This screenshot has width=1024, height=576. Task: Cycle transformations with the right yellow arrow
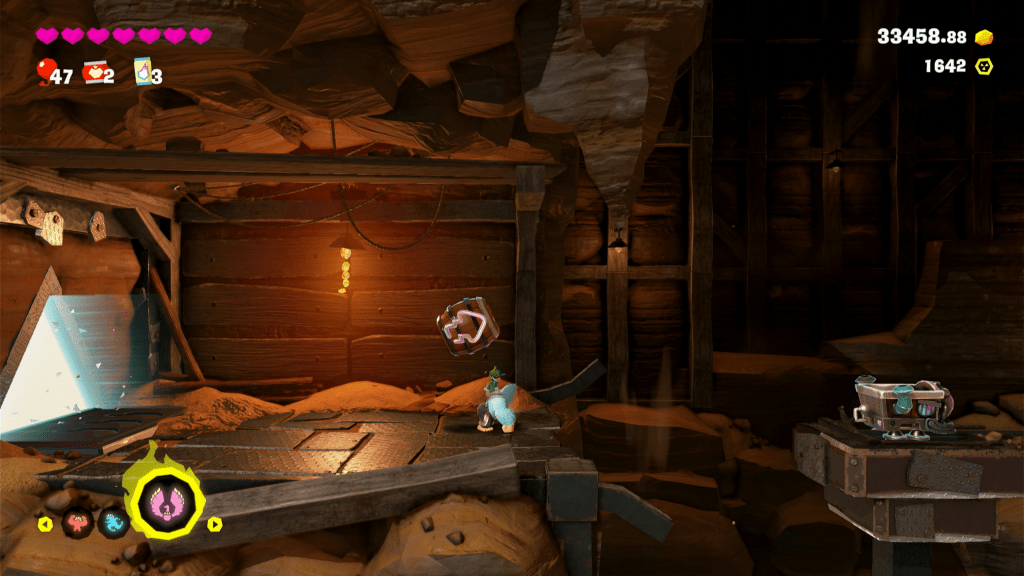pos(213,522)
